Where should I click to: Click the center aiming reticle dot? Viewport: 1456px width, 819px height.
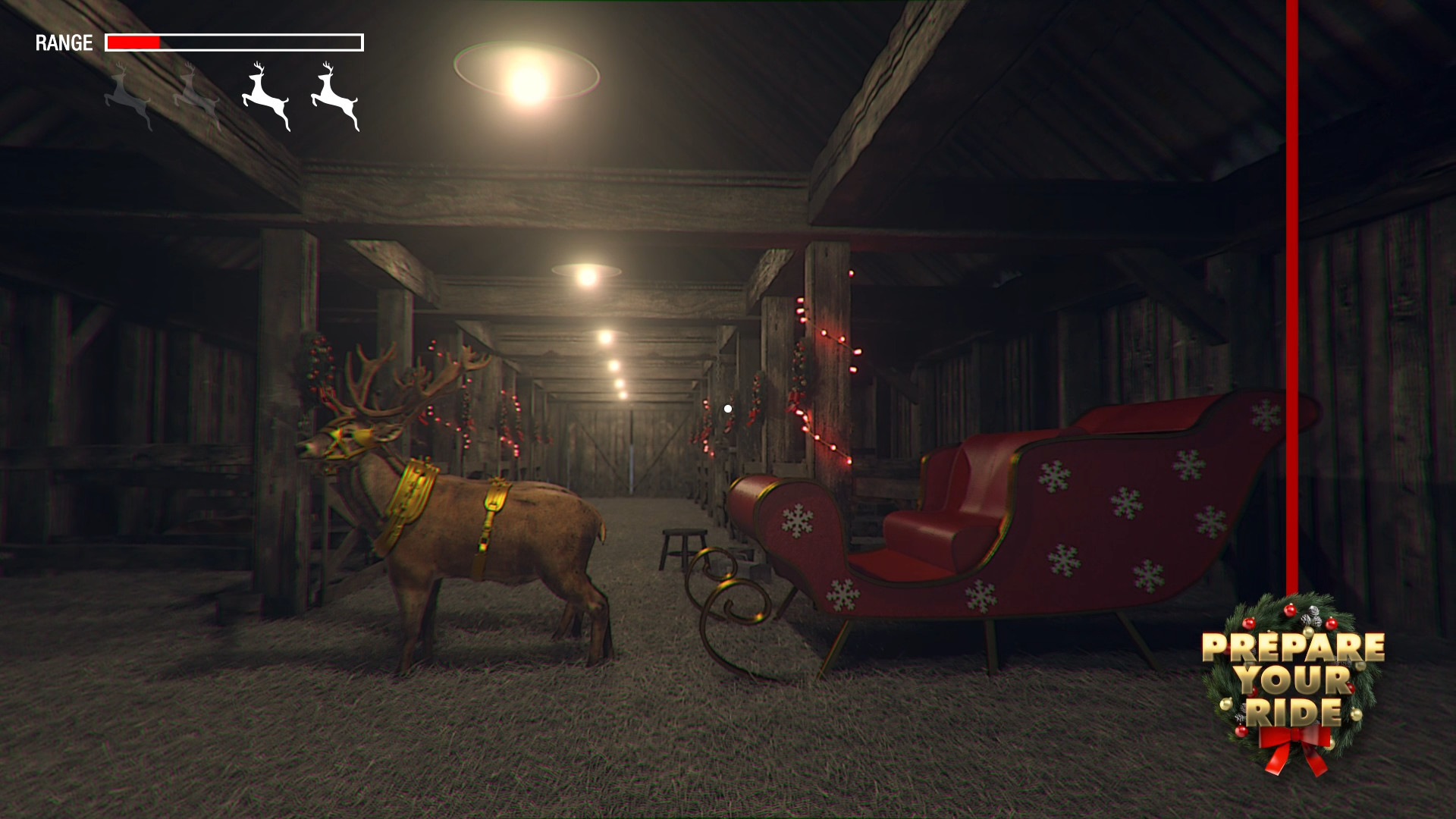pos(729,407)
